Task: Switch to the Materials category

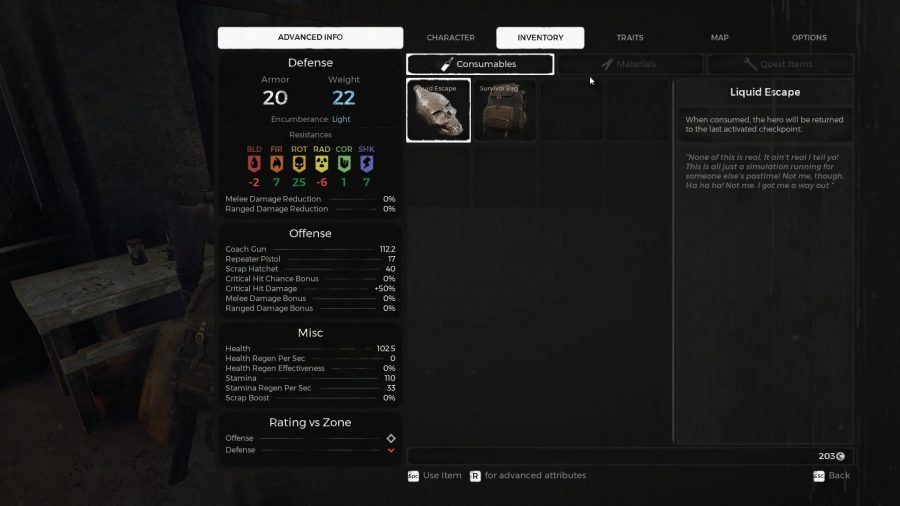Action: [x=630, y=64]
